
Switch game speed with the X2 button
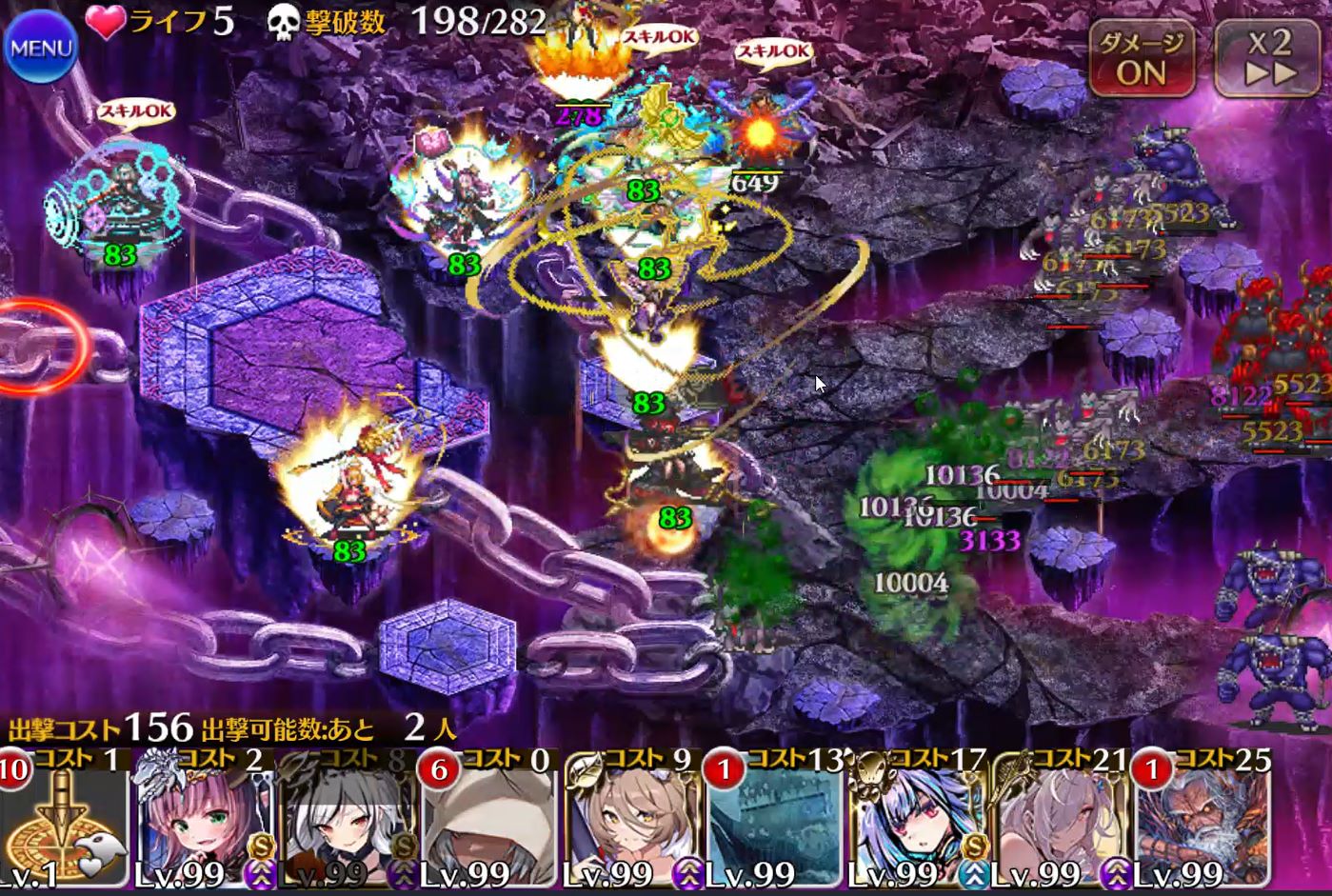click(x=1270, y=59)
